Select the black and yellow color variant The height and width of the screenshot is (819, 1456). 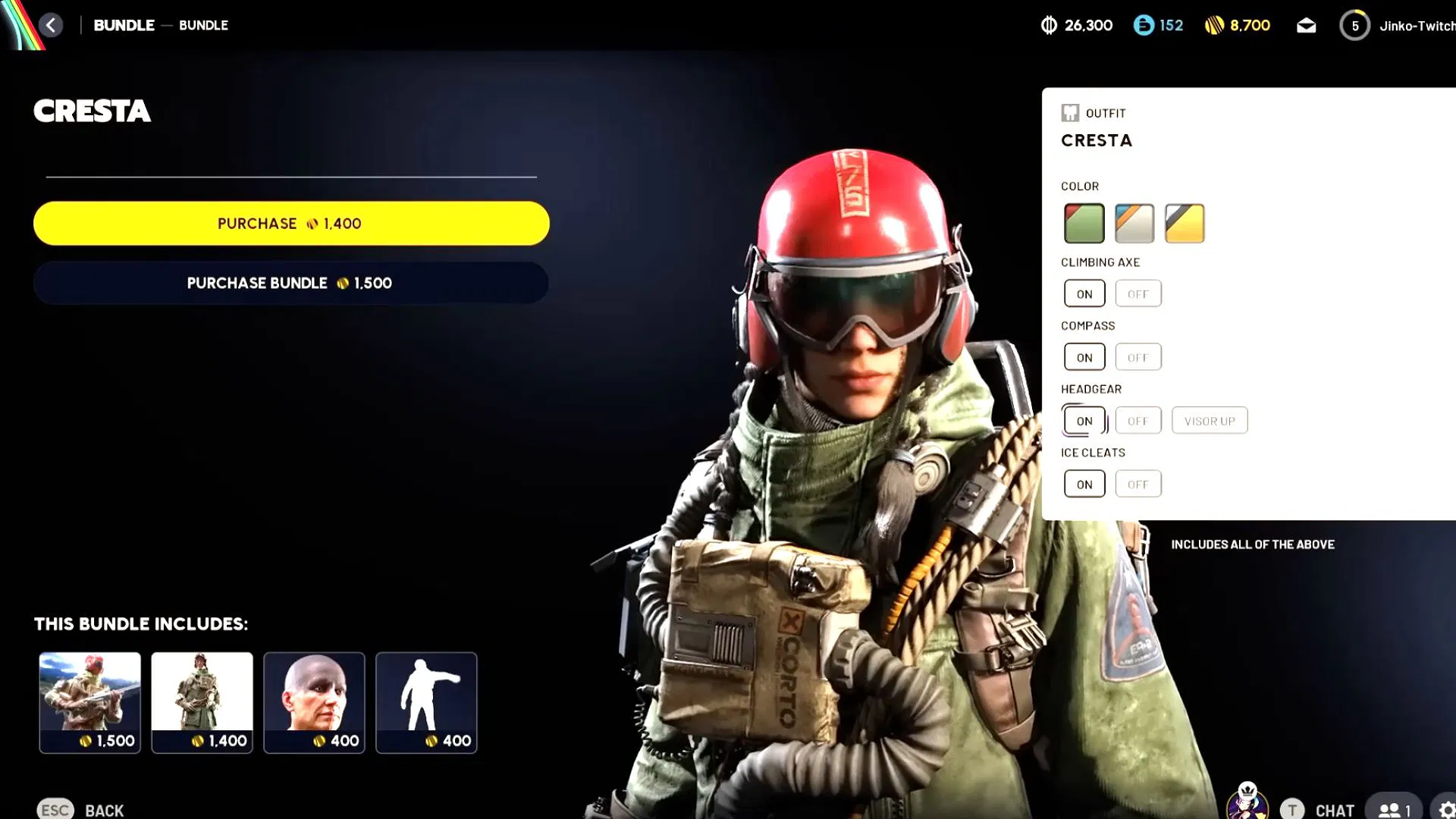[1185, 223]
